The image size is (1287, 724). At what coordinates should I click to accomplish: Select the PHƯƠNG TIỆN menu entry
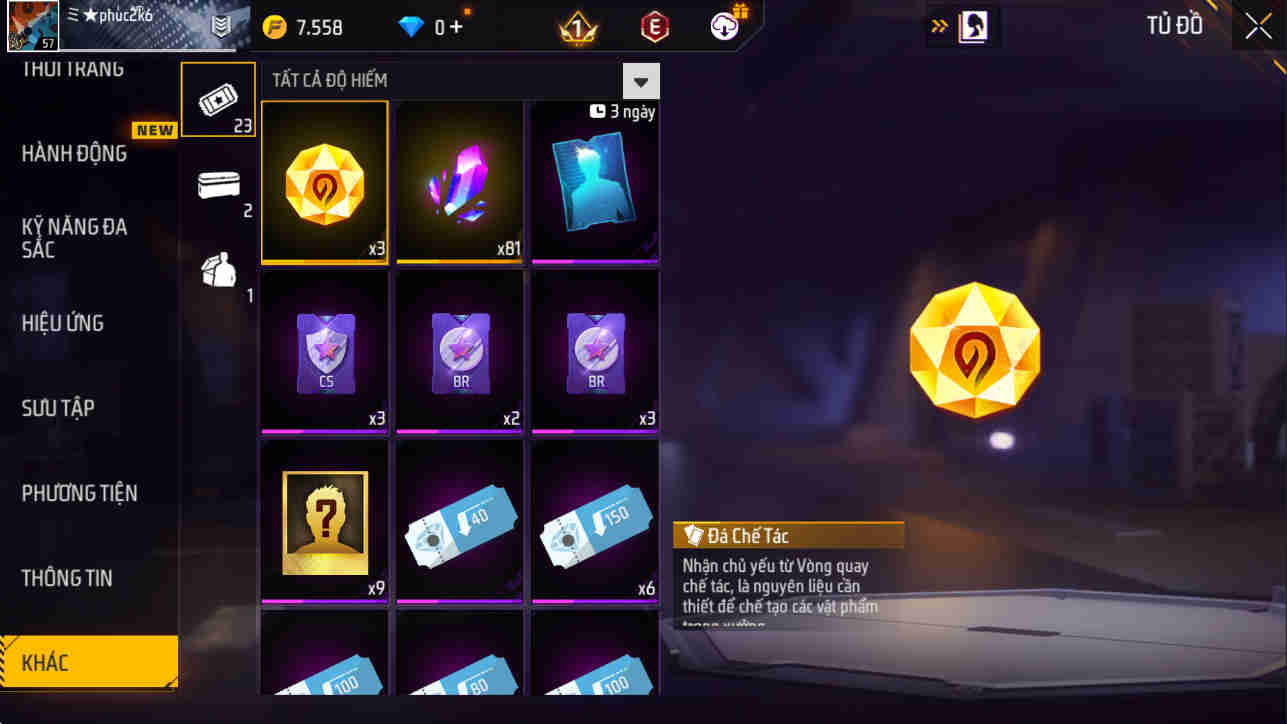pos(80,492)
